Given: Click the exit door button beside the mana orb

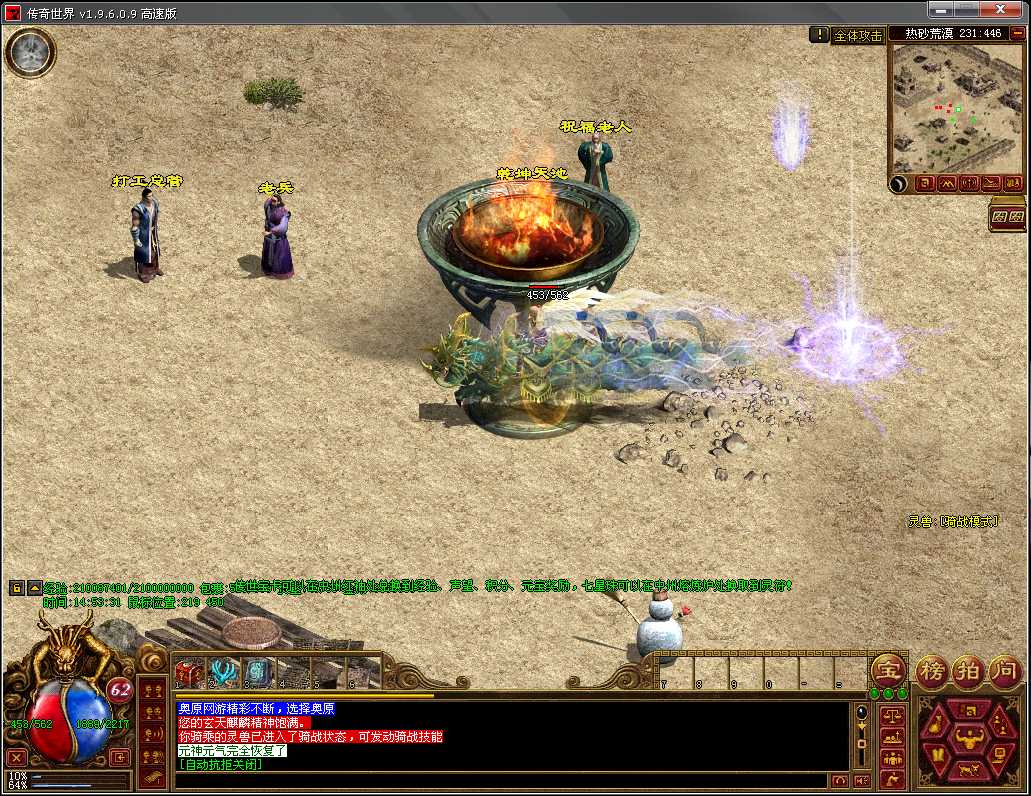Looking at the screenshot, I should tap(119, 757).
